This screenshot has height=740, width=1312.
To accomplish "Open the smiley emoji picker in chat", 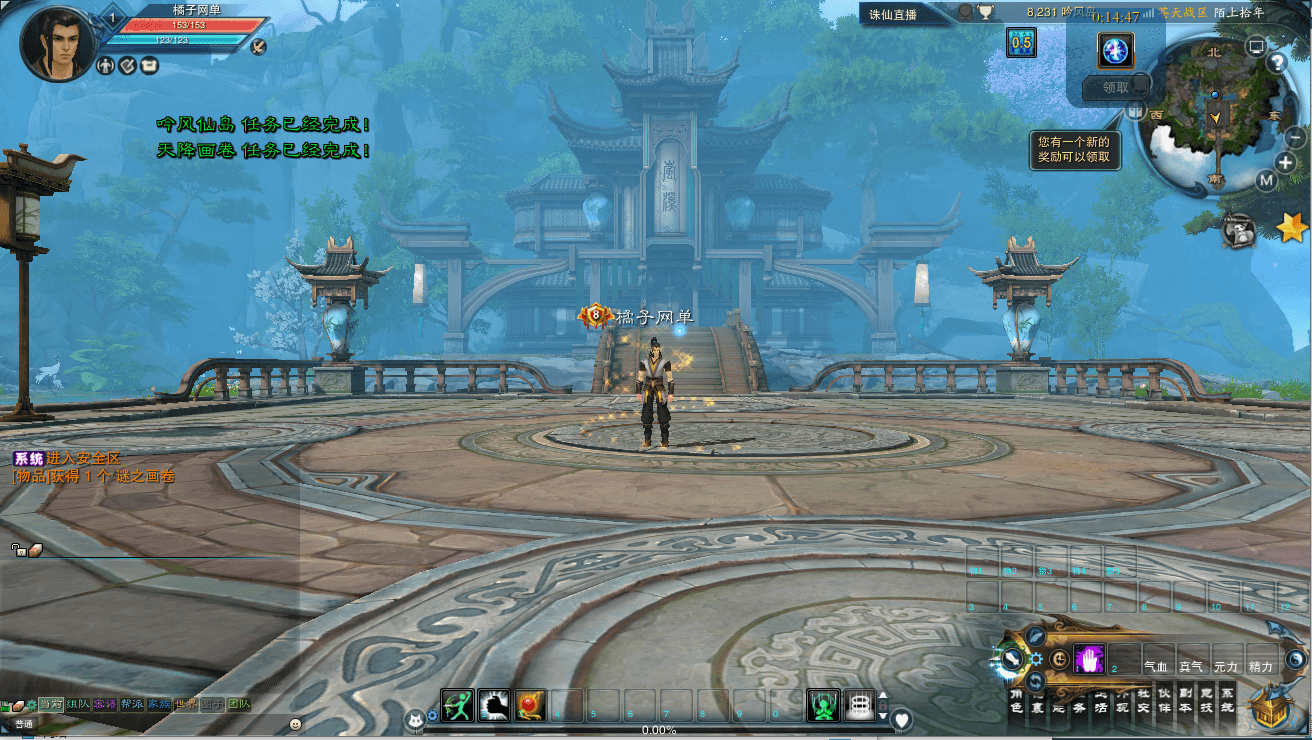I will pos(296,723).
